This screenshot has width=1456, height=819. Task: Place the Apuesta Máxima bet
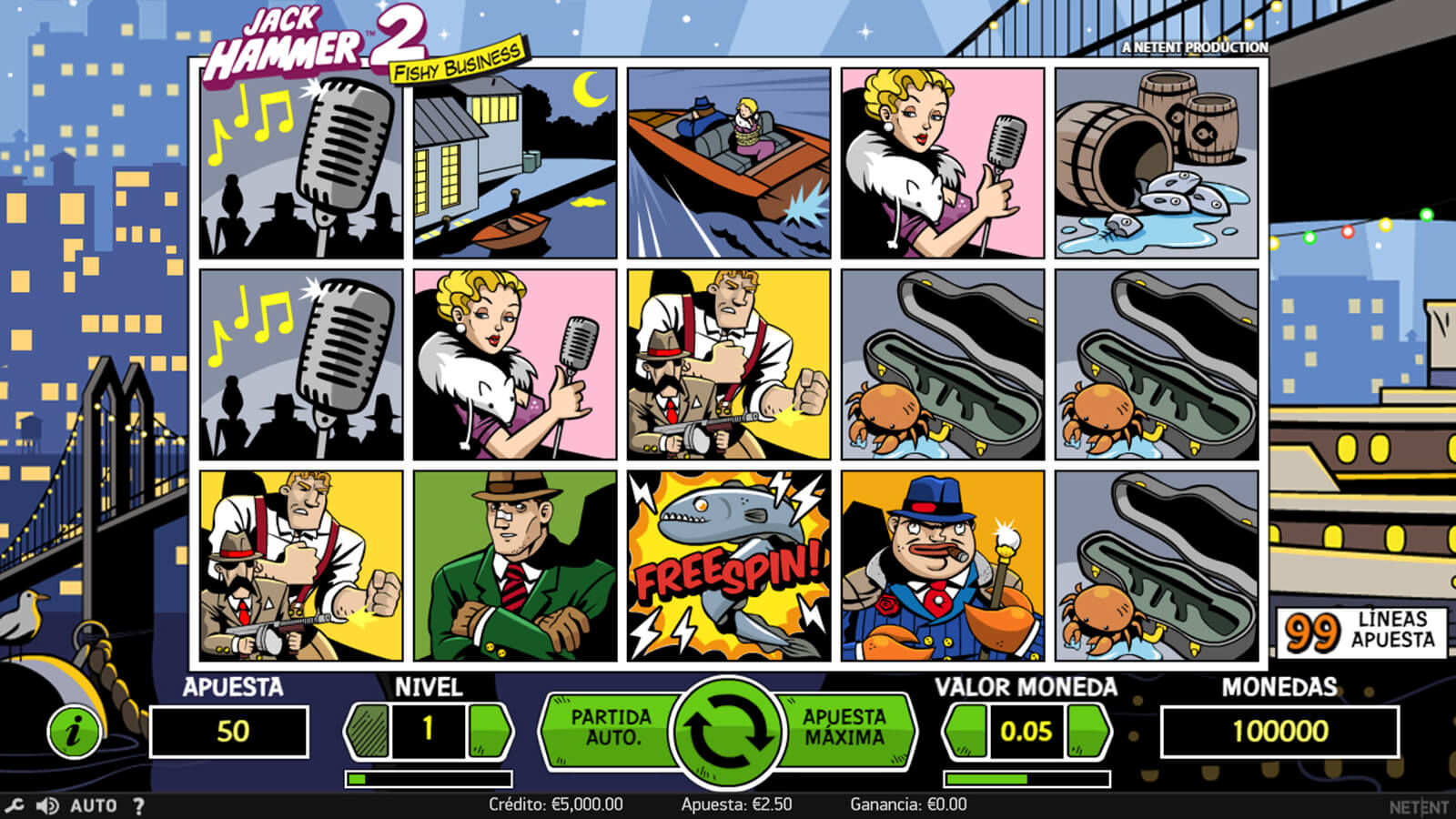tap(844, 728)
